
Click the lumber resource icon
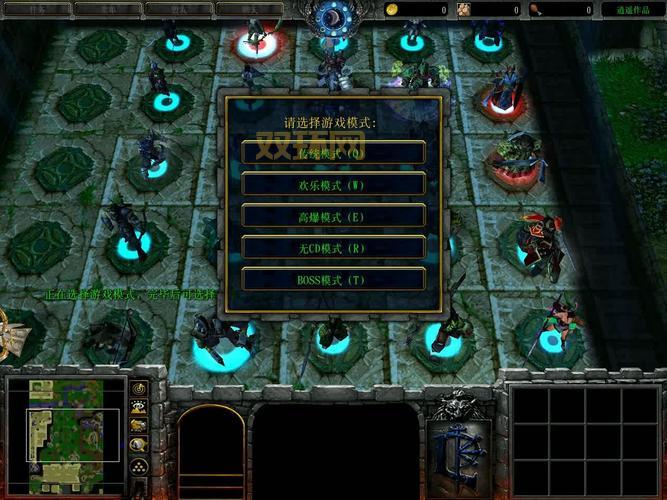[465, 9]
